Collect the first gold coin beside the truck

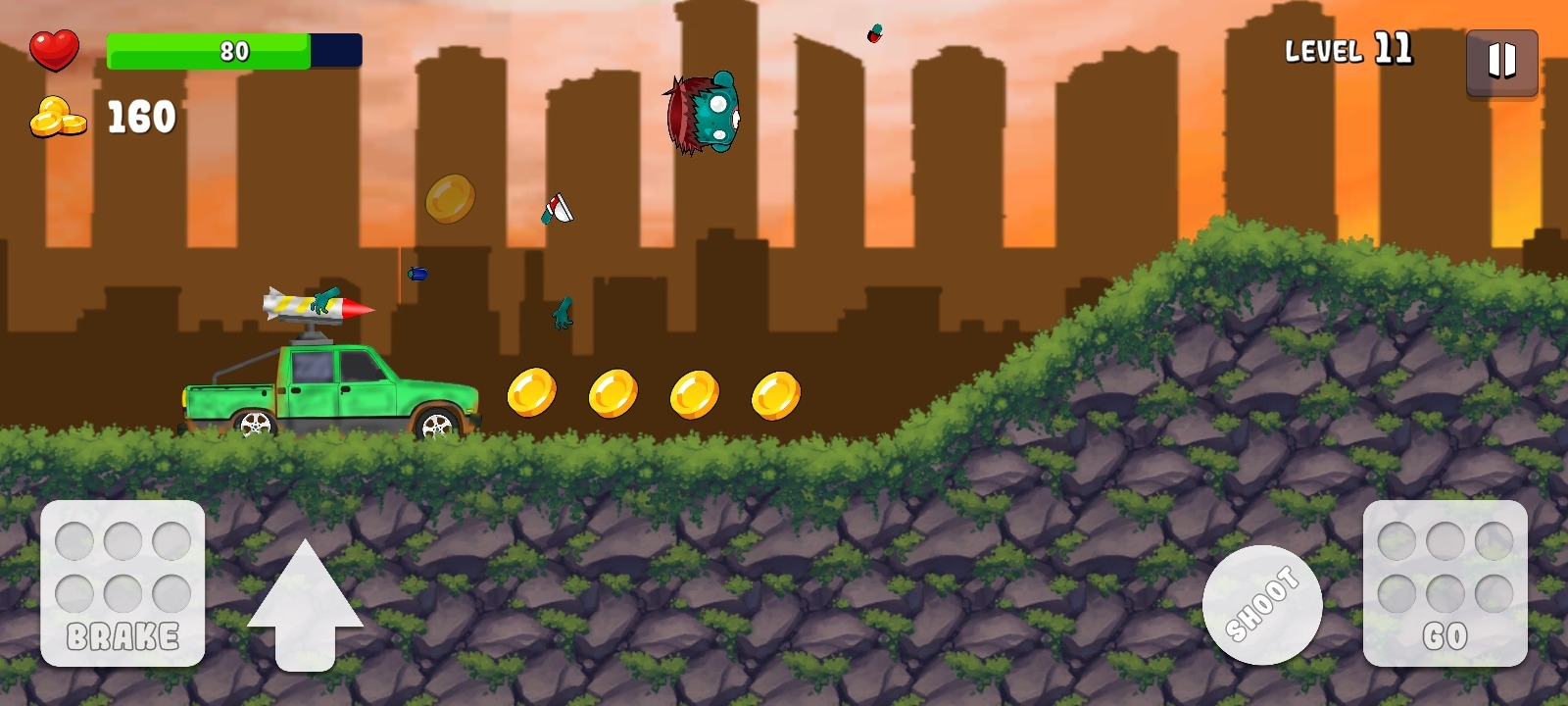click(532, 391)
